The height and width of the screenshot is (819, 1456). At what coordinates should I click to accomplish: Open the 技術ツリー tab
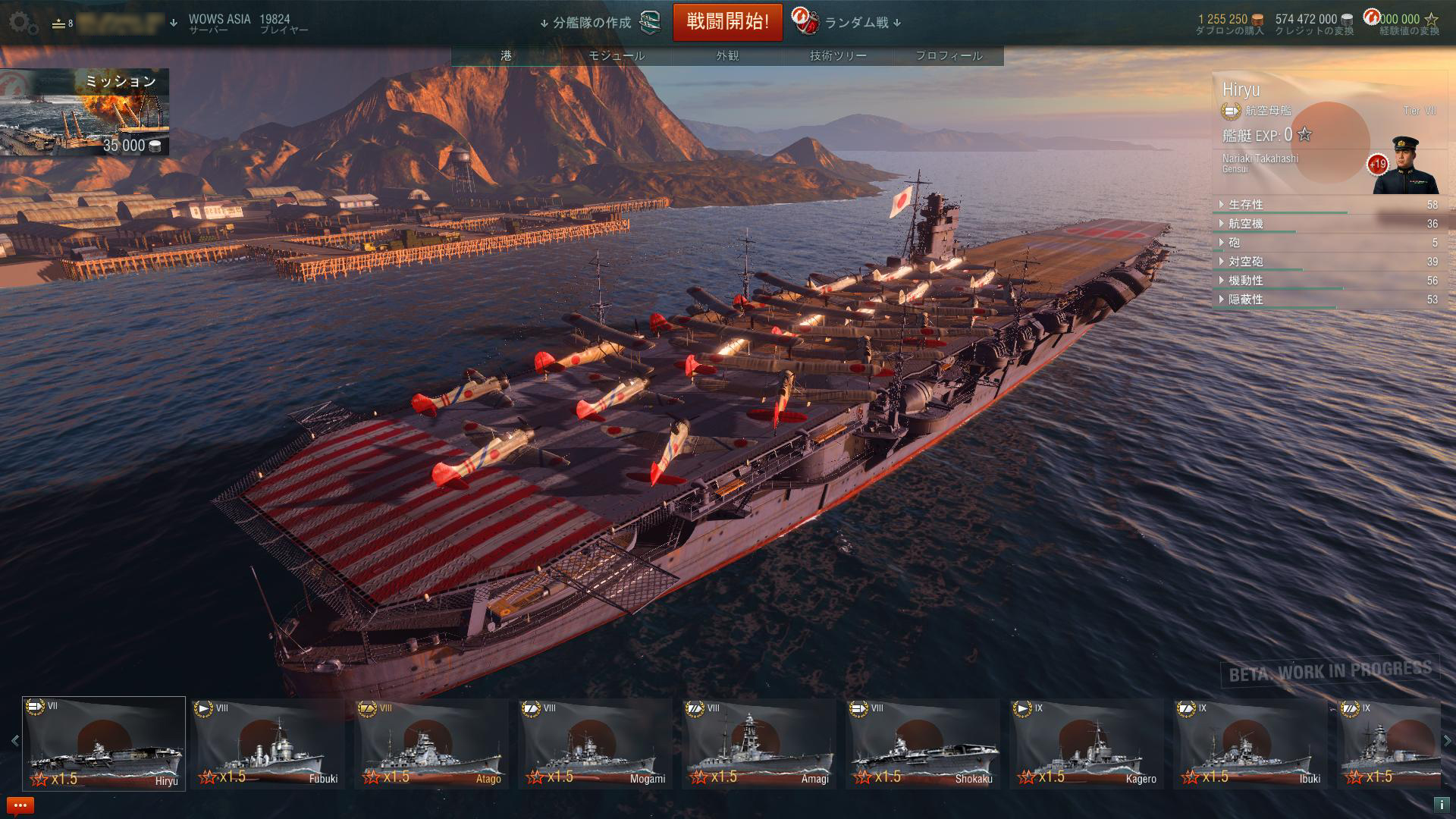point(838,55)
